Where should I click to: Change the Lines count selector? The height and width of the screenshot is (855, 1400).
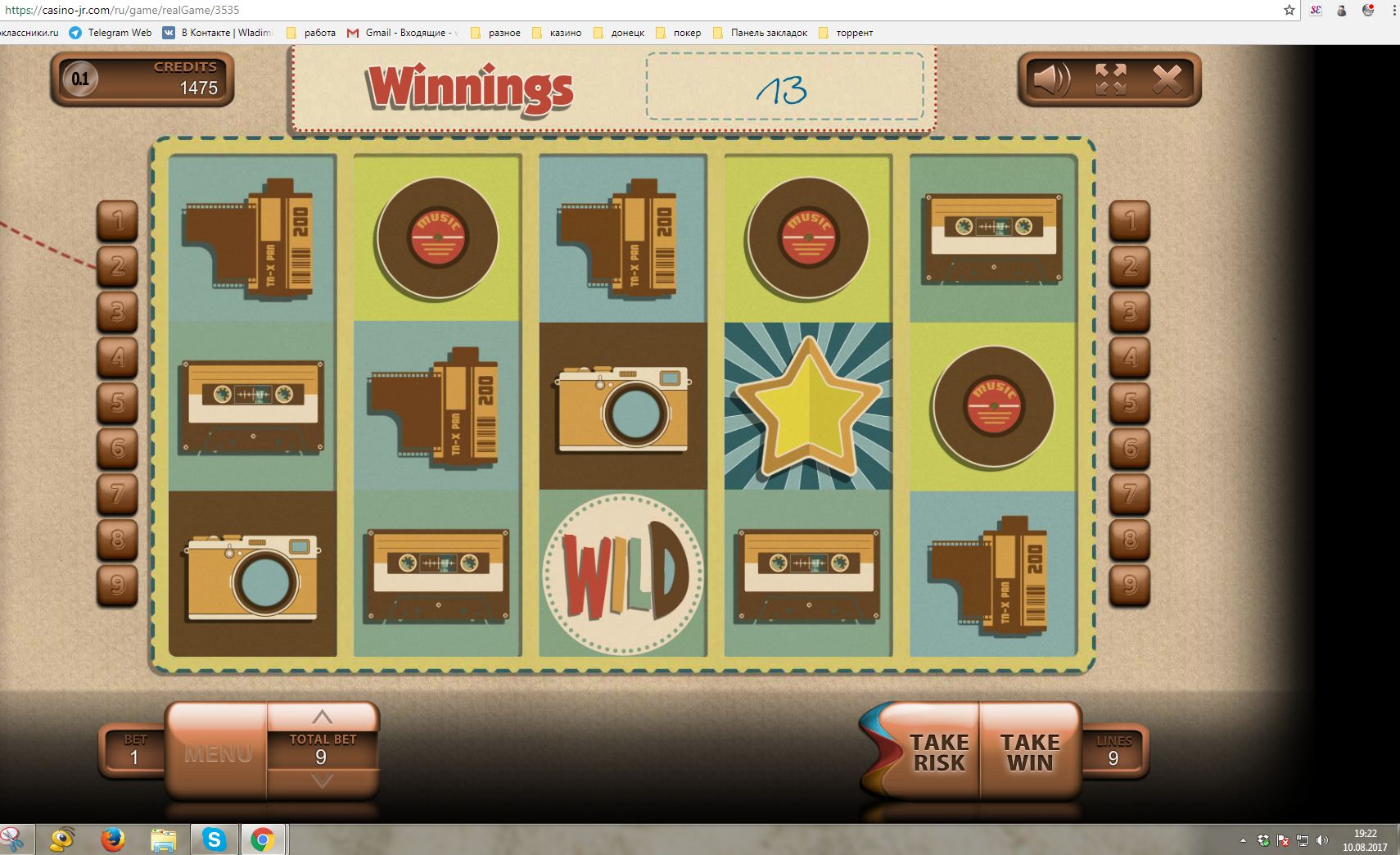[1113, 751]
